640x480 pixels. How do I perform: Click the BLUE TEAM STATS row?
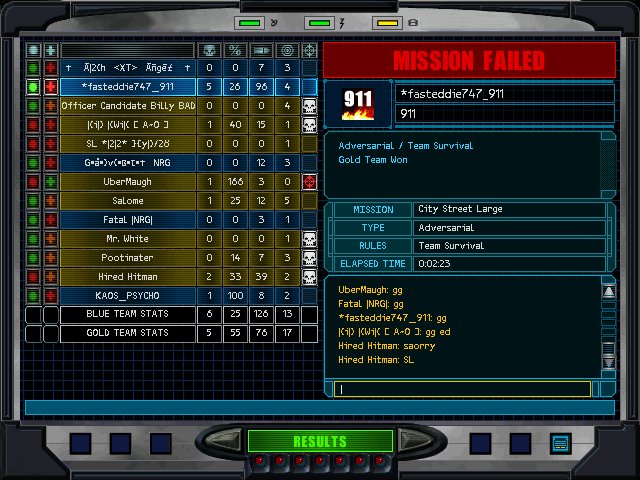[x=127, y=315]
